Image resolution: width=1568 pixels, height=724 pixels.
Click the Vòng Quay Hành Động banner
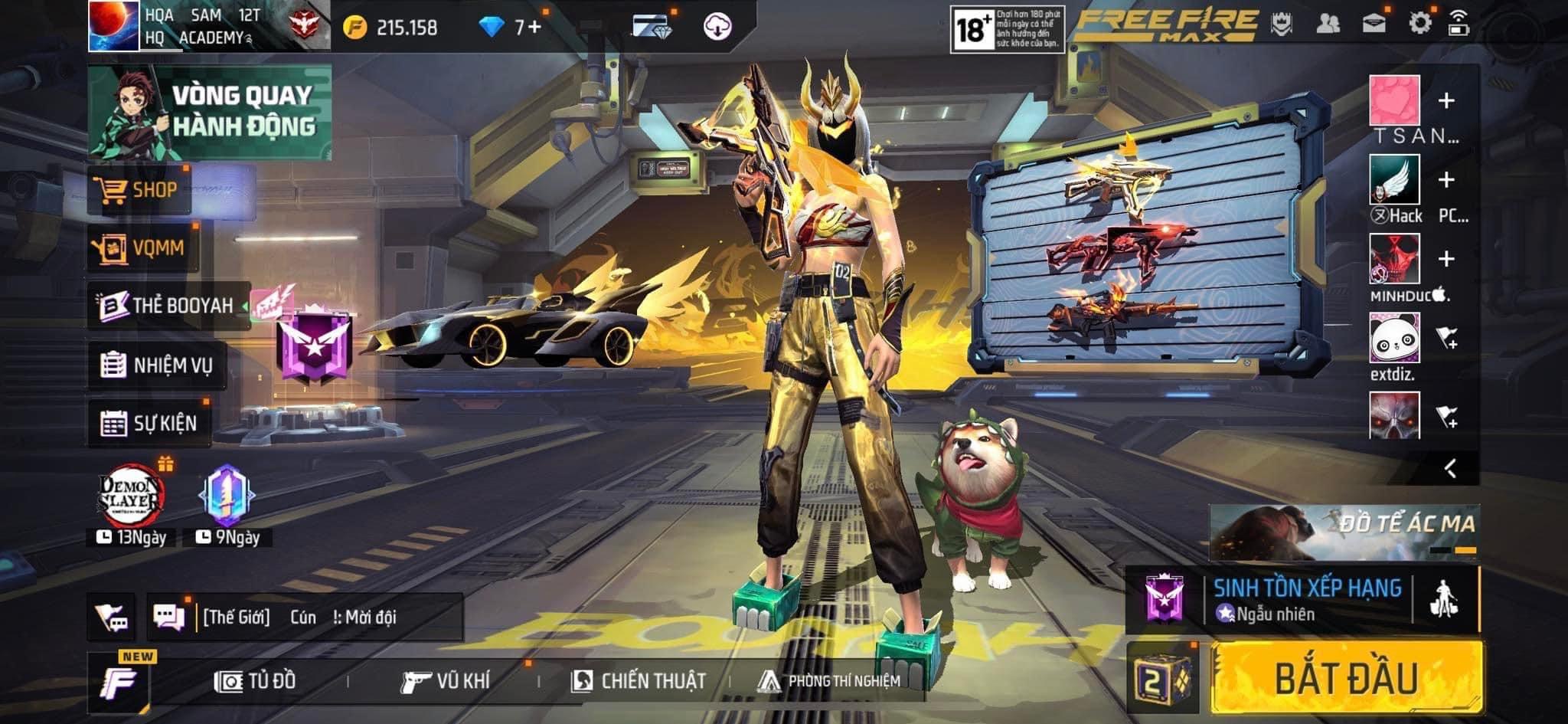pyautogui.click(x=210, y=112)
